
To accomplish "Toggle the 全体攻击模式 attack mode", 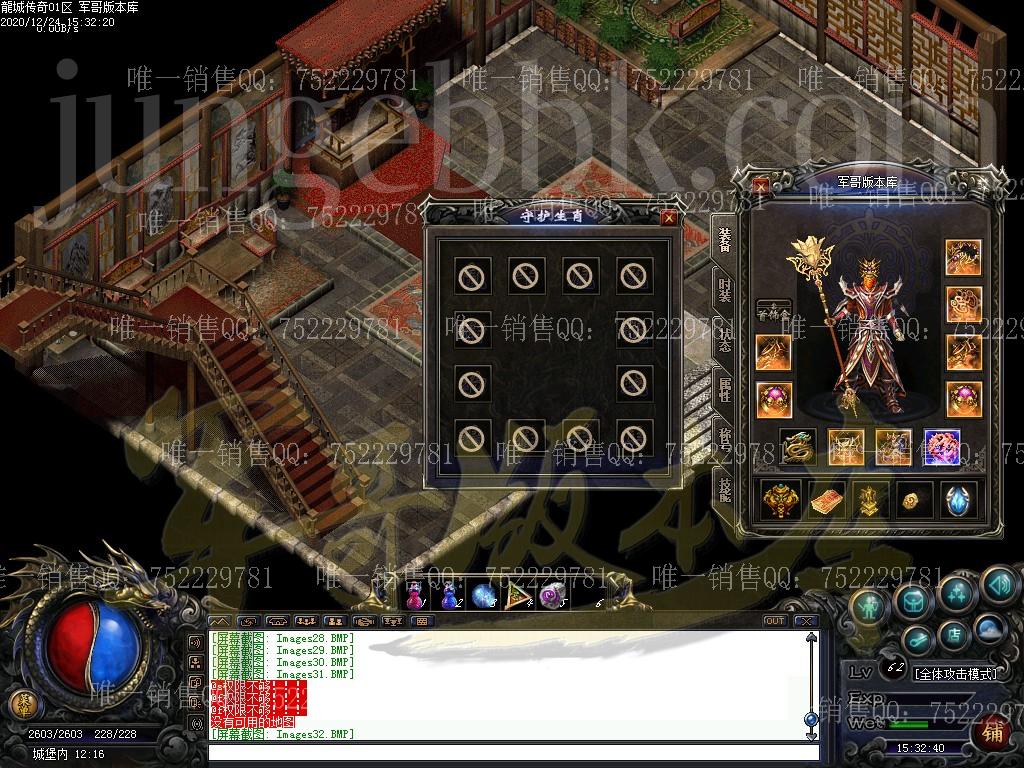I will tap(955, 674).
